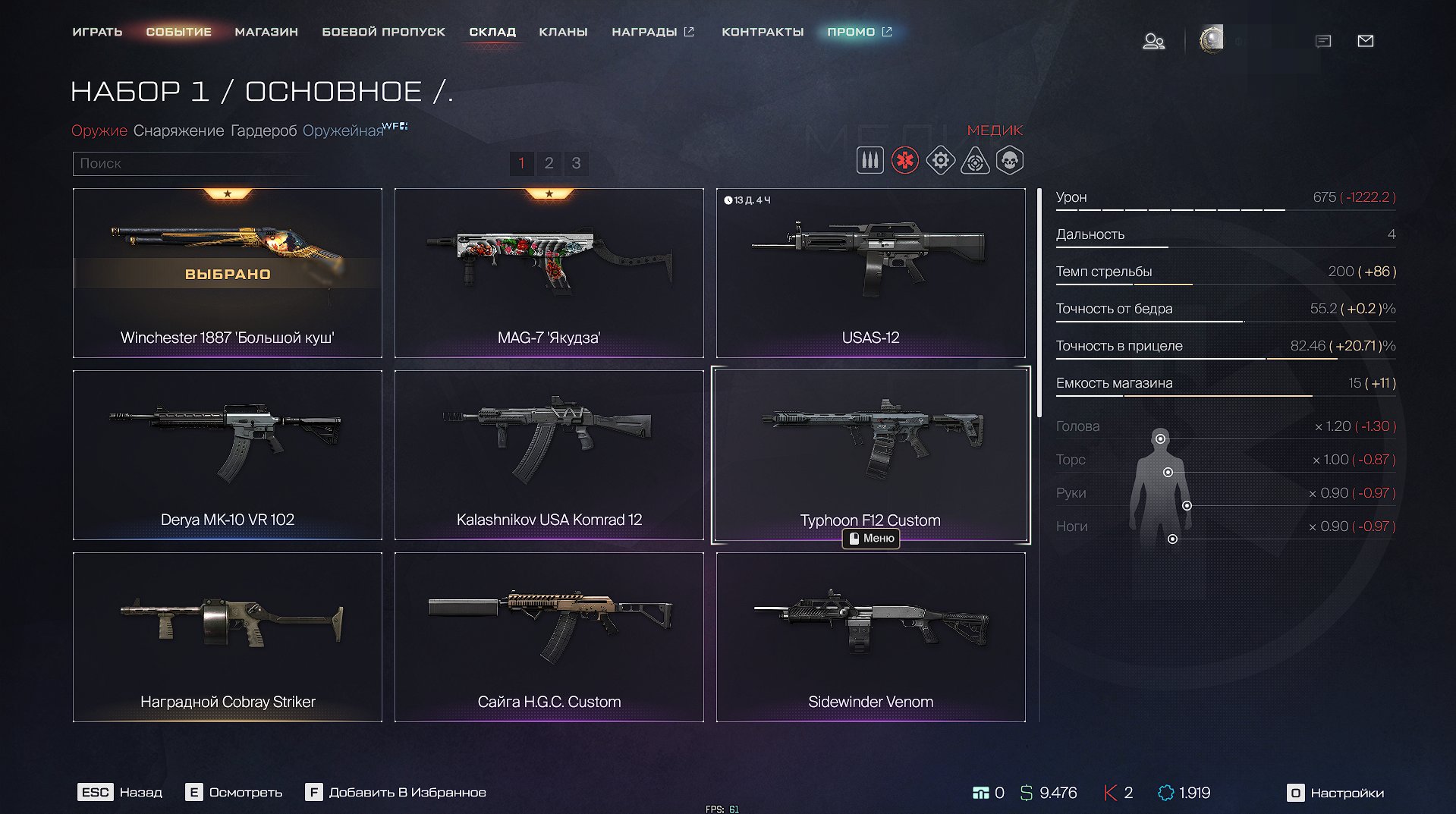Viewport: 1456px width, 814px height.
Task: Go to the Играть tab
Action: pos(97,32)
